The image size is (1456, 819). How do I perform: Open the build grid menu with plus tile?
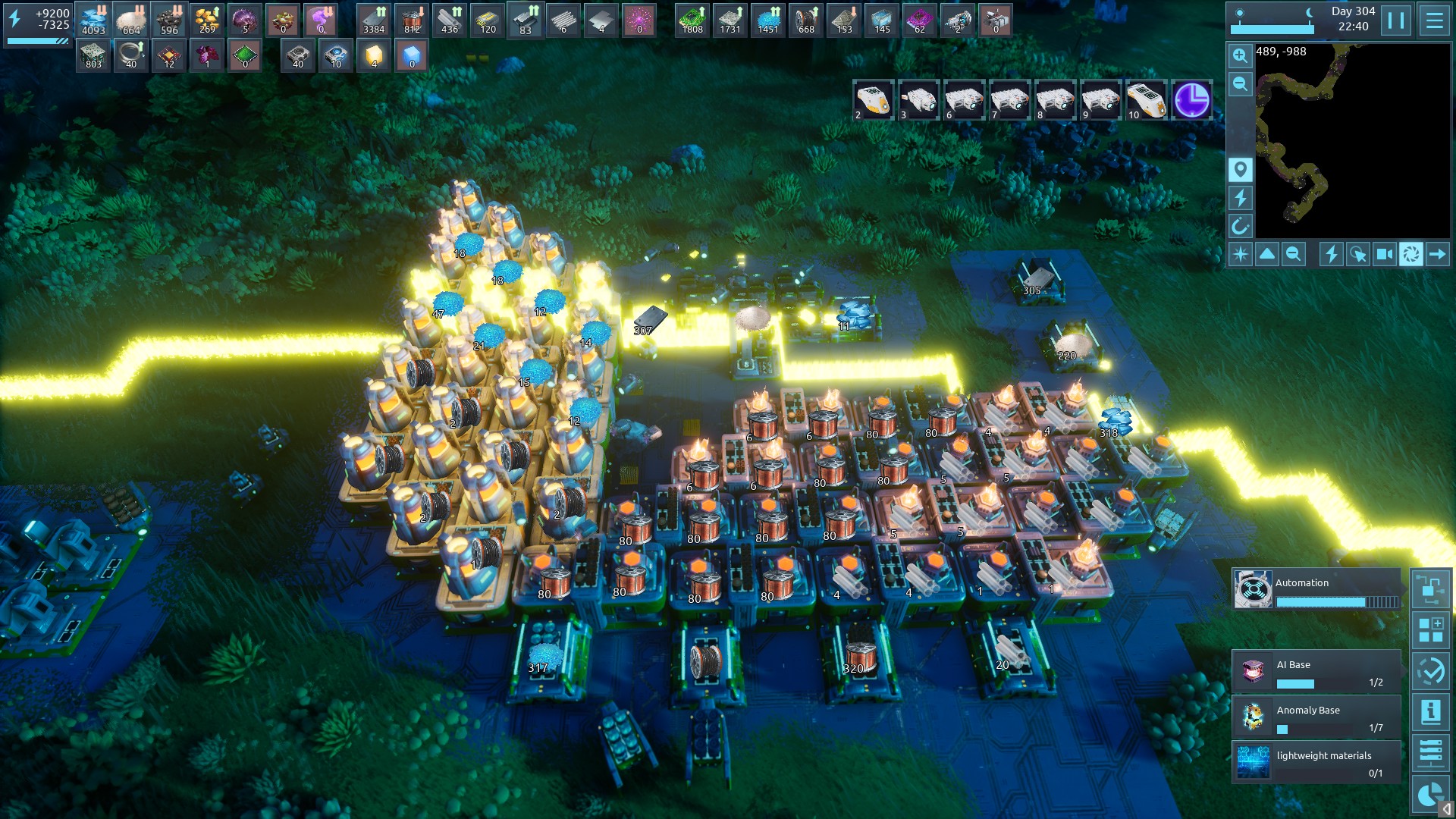pos(1431,630)
